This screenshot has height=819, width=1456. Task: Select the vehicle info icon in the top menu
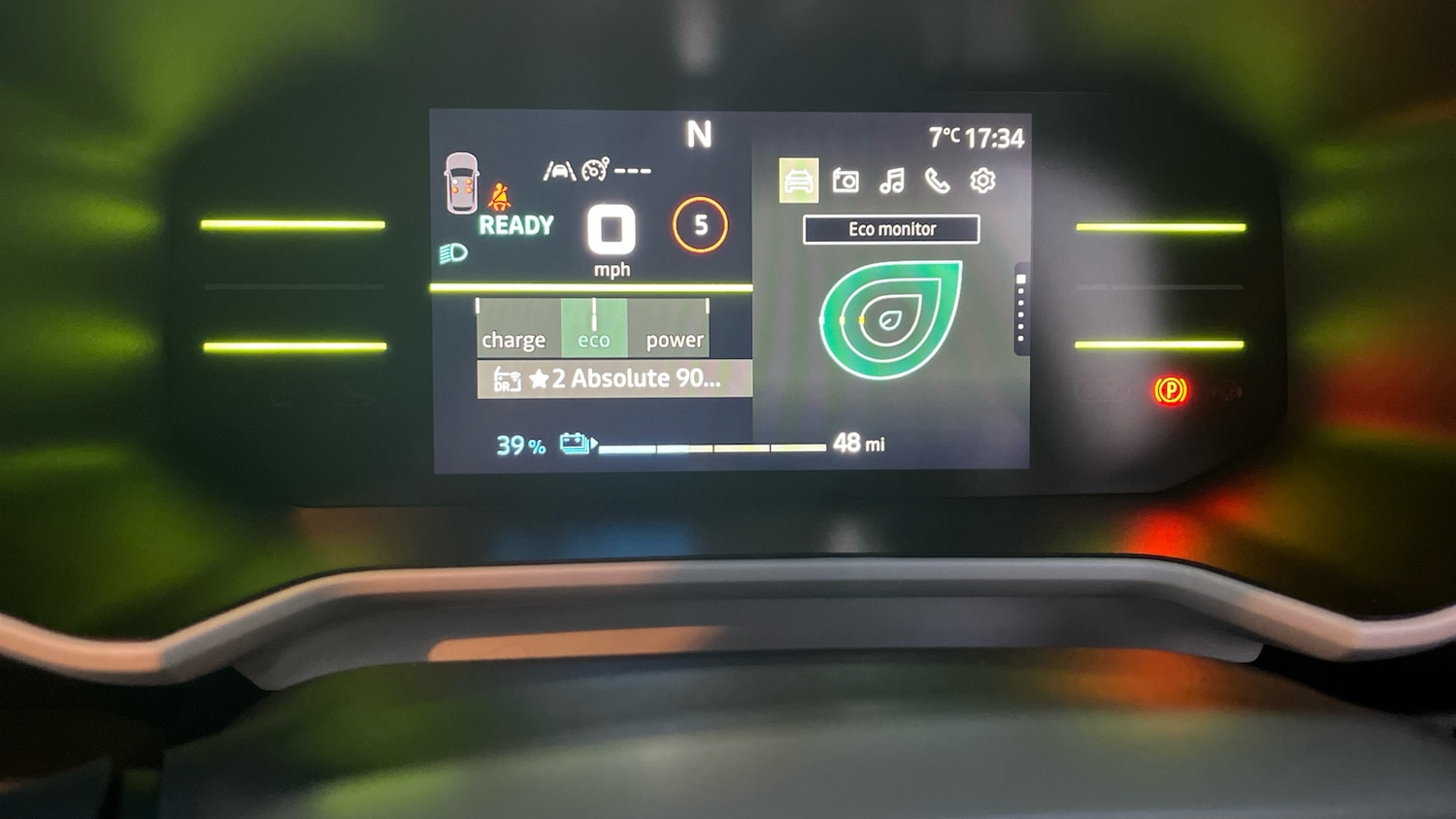tap(798, 180)
